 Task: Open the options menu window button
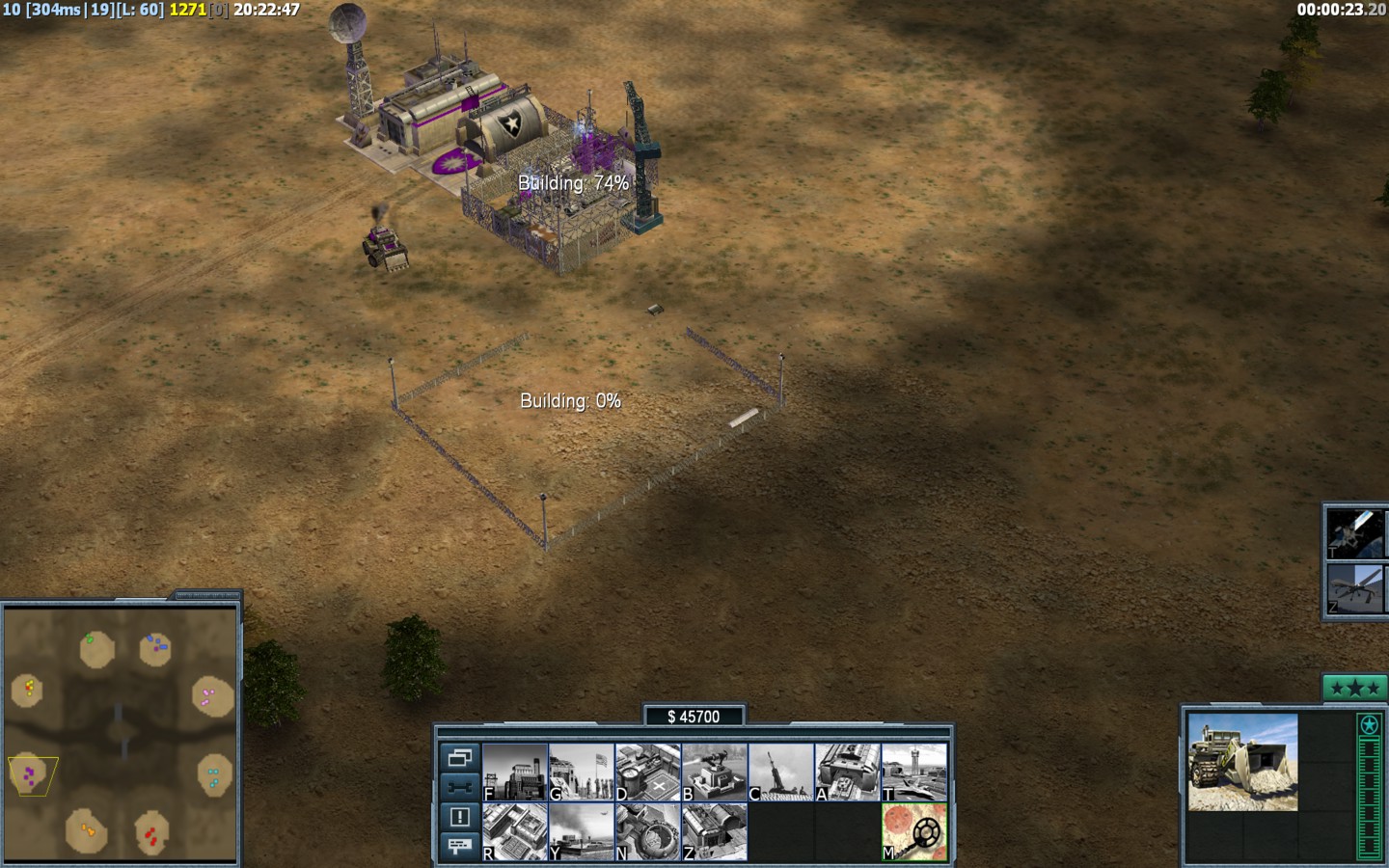tap(459, 758)
